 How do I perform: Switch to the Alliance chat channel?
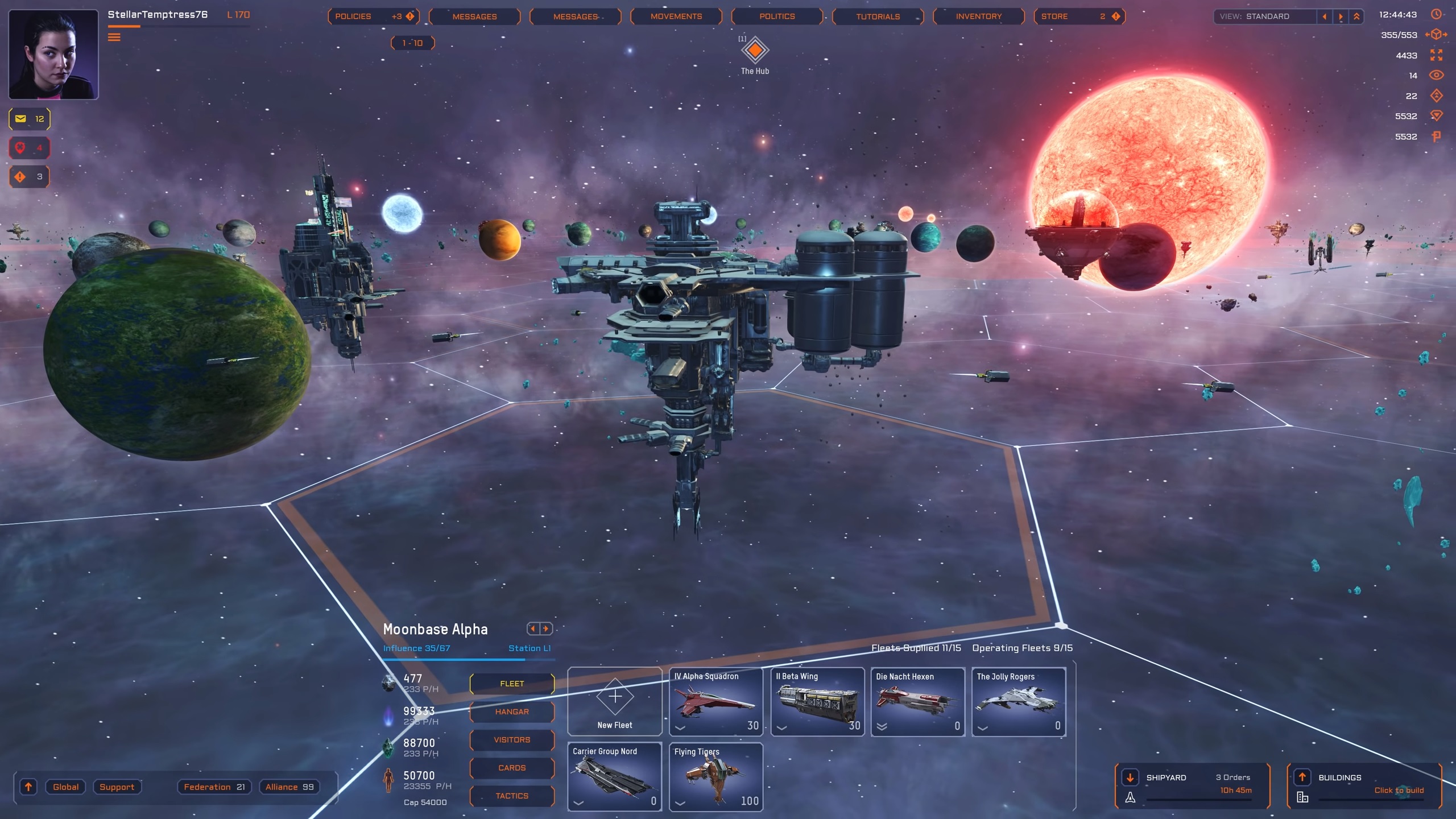point(289,787)
